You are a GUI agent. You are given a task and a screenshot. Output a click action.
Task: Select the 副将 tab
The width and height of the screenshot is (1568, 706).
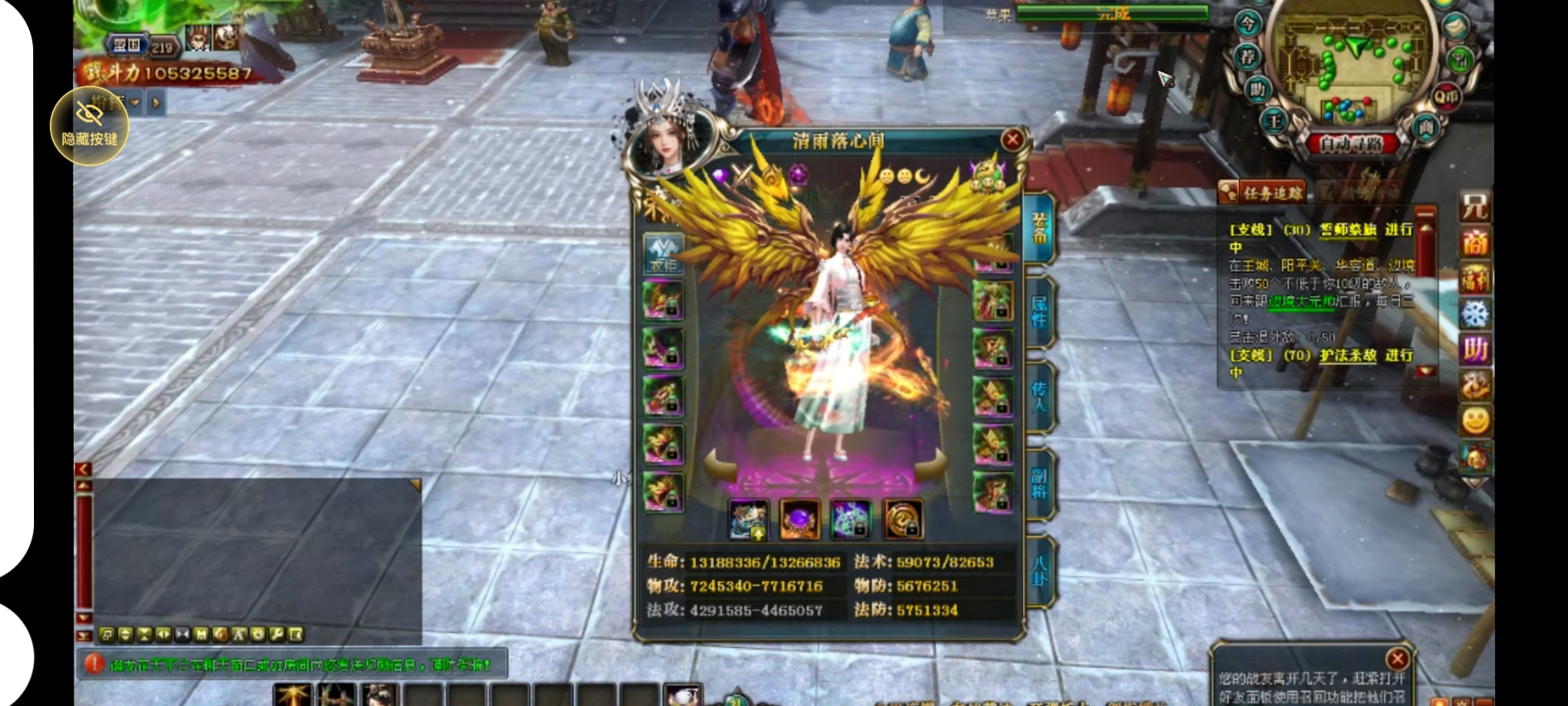coord(1040,484)
